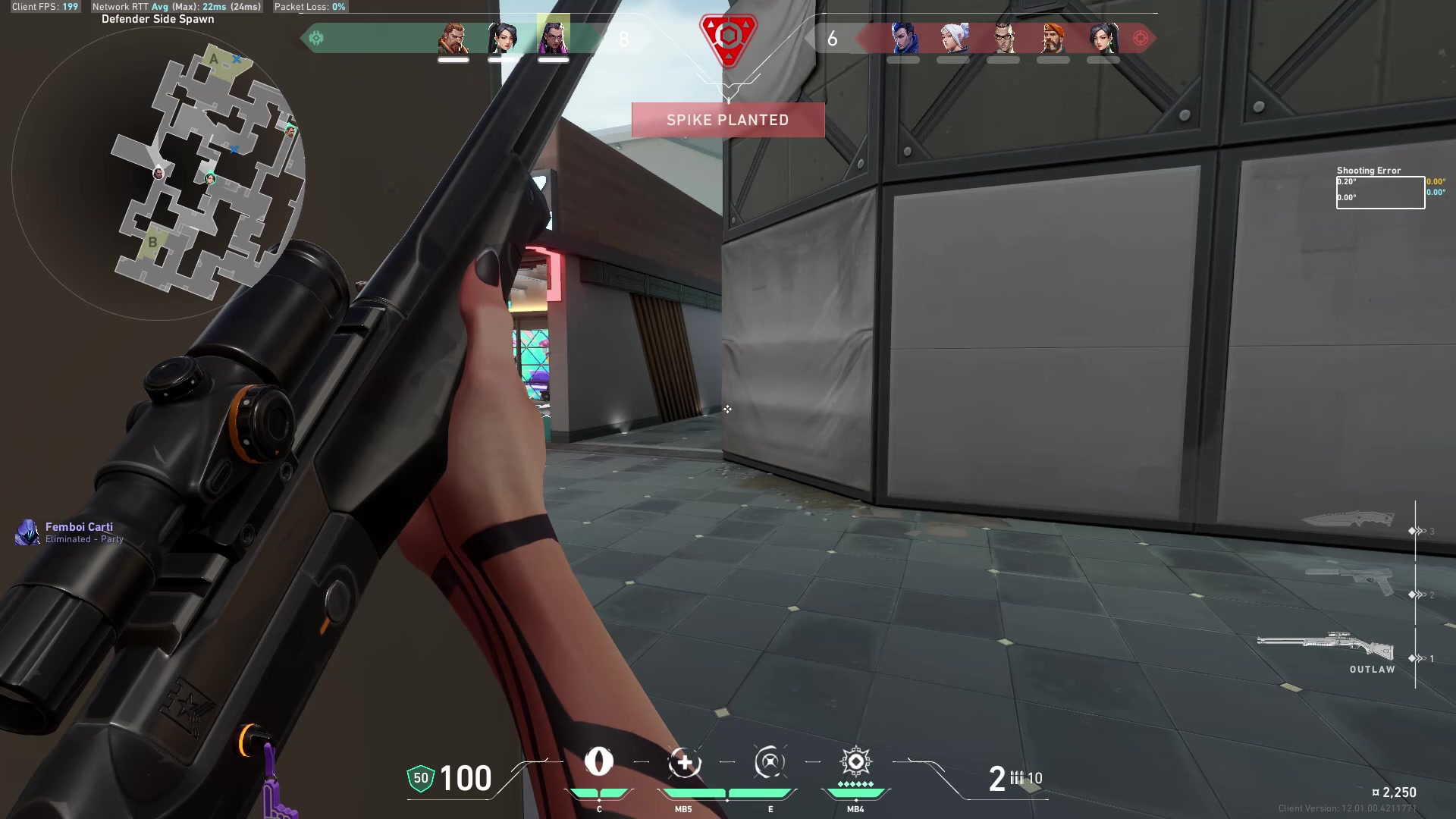This screenshot has height=819, width=1456.
Task: Click Reyna's portrait on the ally team
Action: [552, 38]
